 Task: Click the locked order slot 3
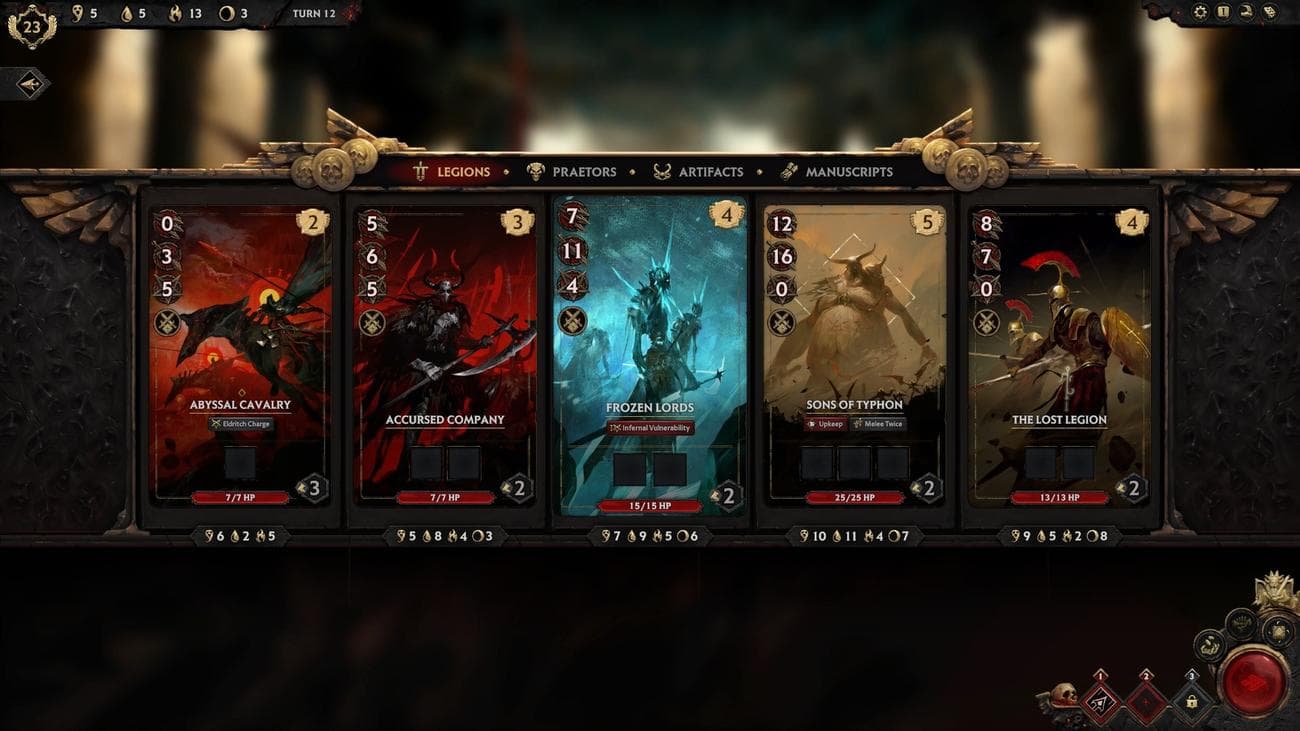pyautogui.click(x=1191, y=701)
